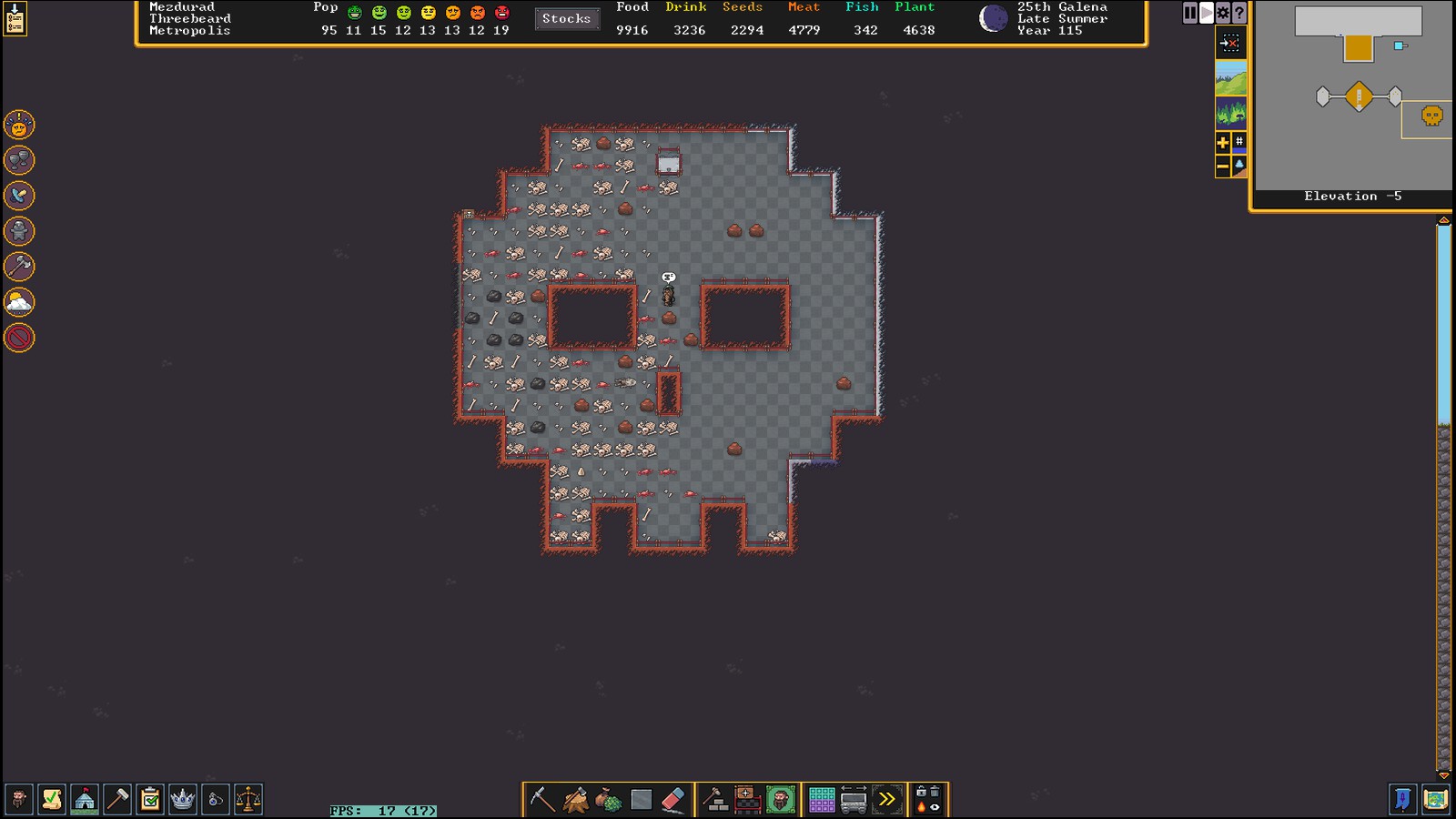This screenshot has width=1456, height=819.
Task: Open the world map icon
Action: (x=1435, y=800)
